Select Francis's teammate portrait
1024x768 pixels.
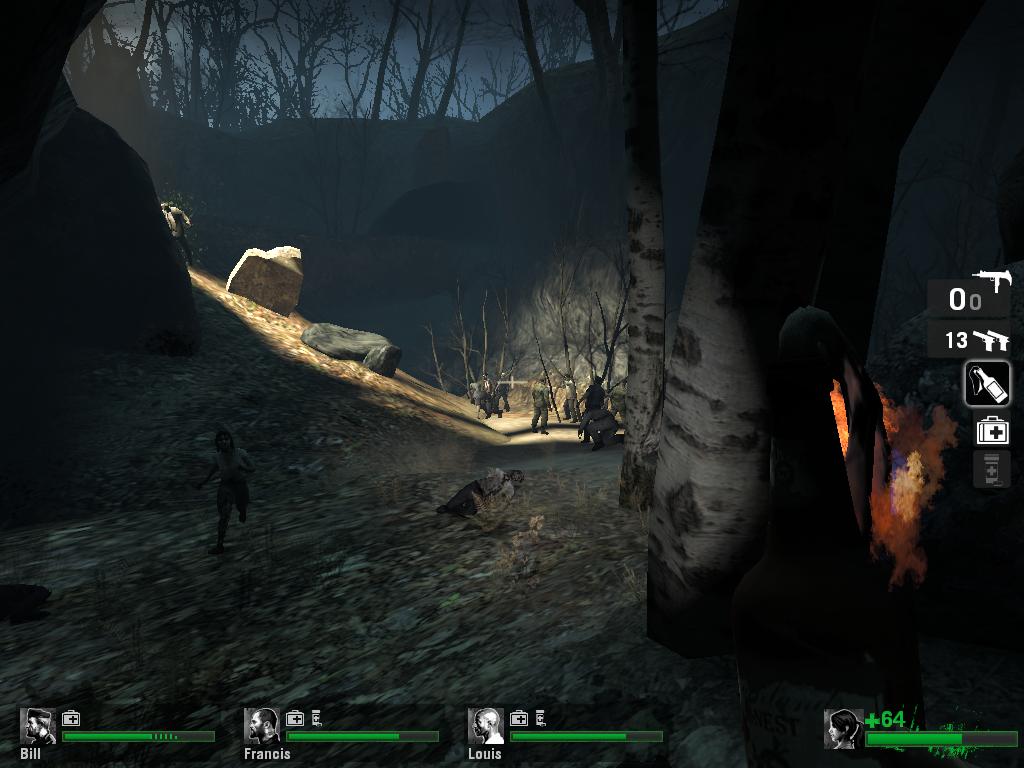click(x=263, y=726)
